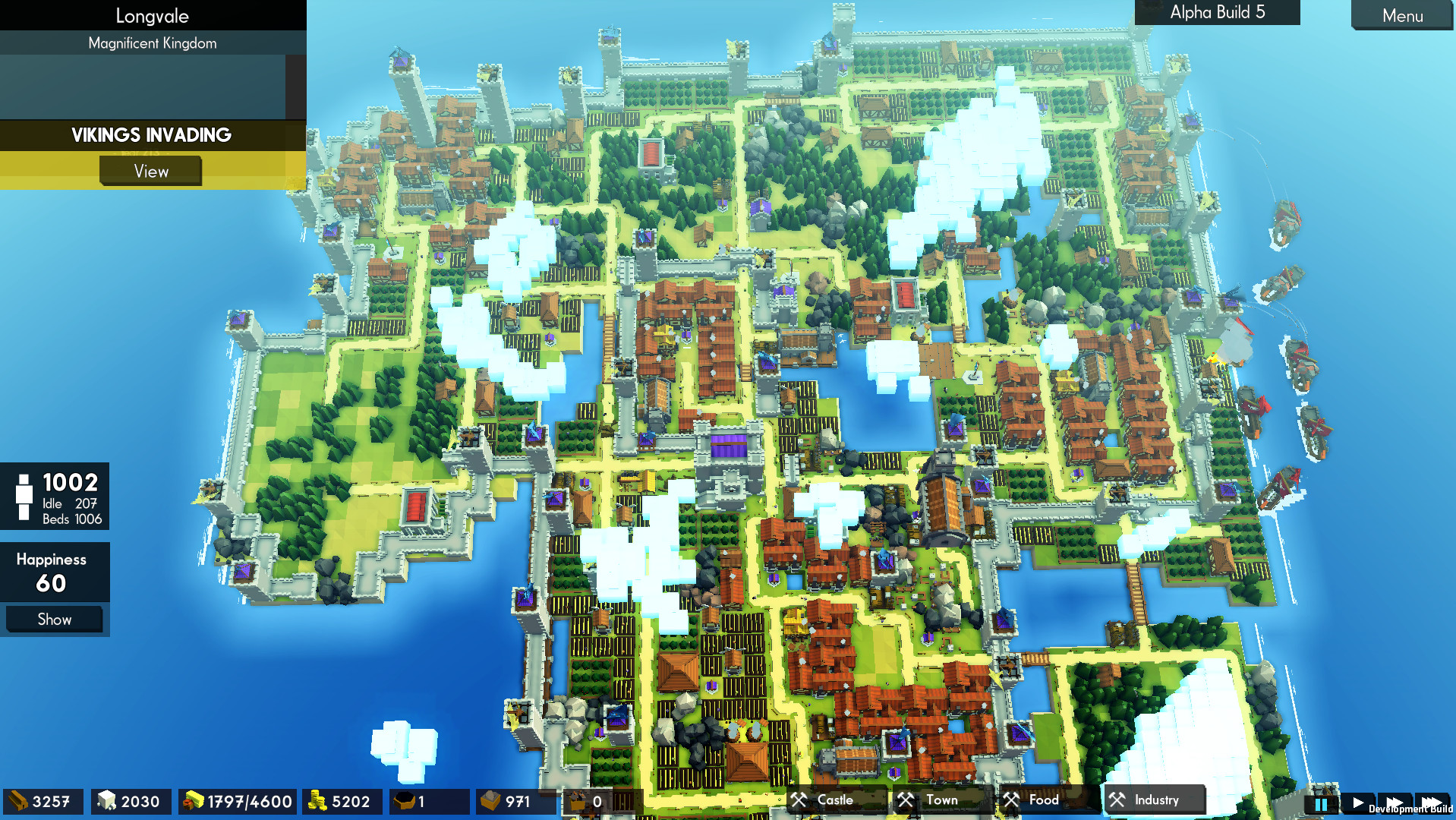Toggle fastest game speed
Image resolution: width=1456 pixels, height=820 pixels.
1433,803
